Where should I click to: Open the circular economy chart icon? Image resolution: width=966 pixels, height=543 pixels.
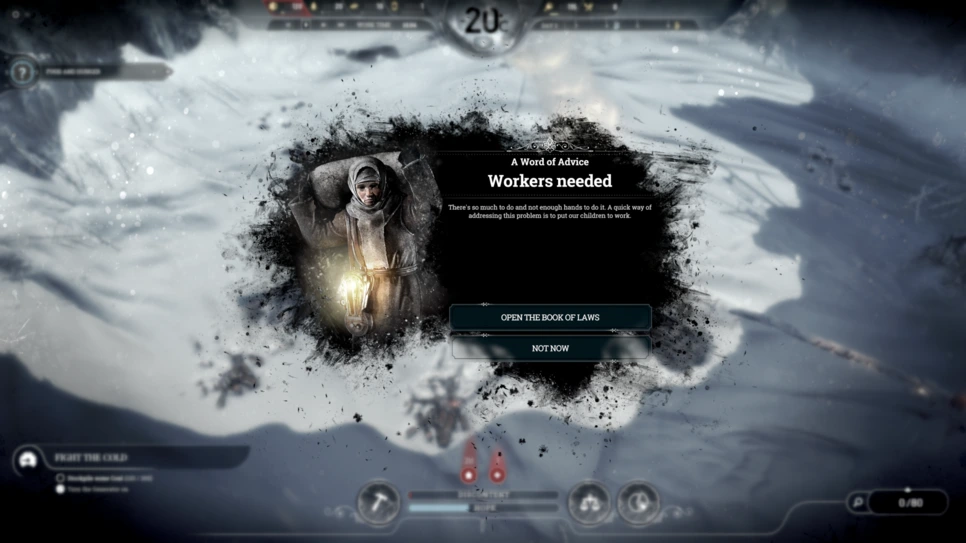click(638, 501)
